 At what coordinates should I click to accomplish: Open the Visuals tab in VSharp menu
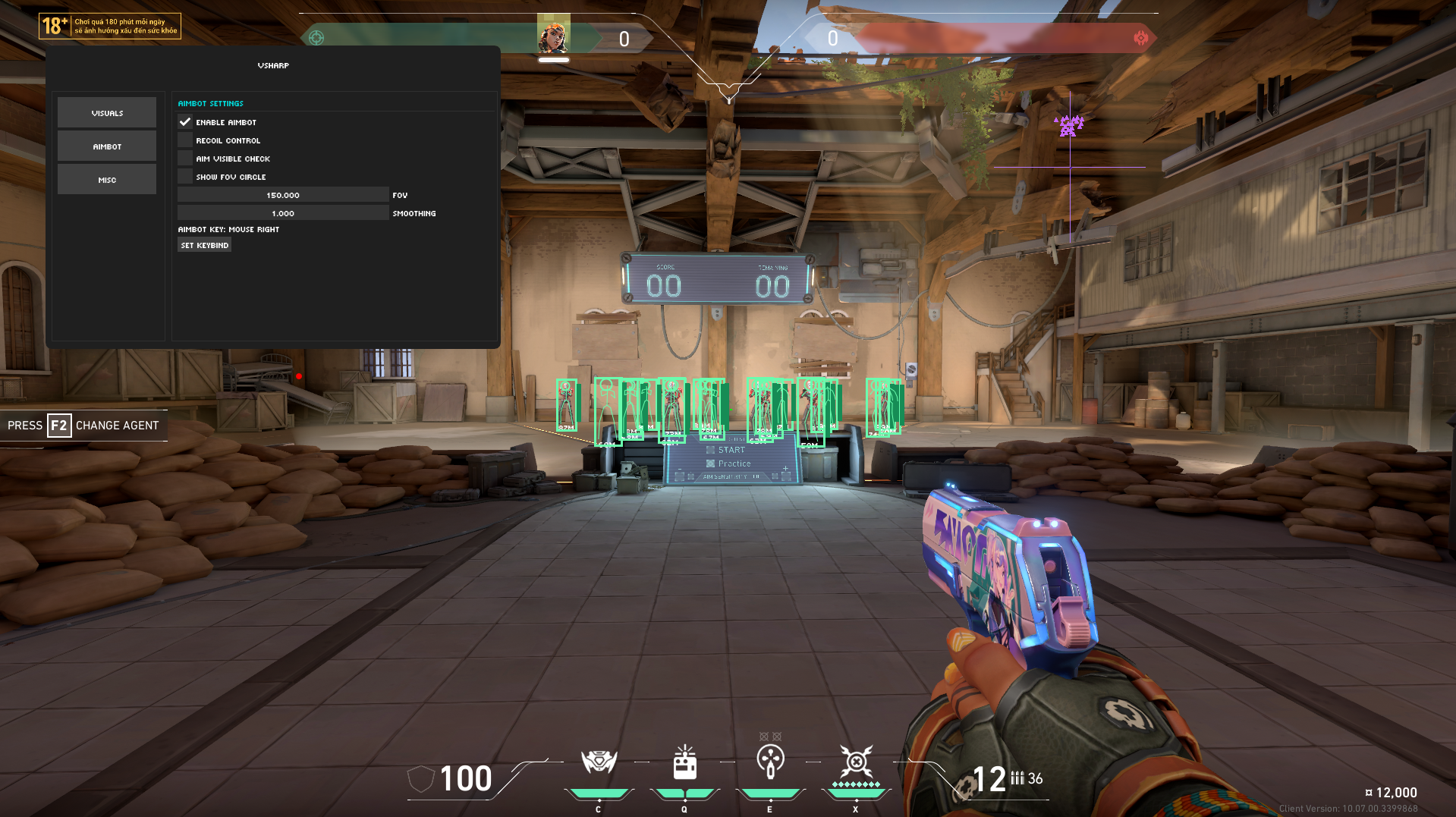[x=107, y=113]
